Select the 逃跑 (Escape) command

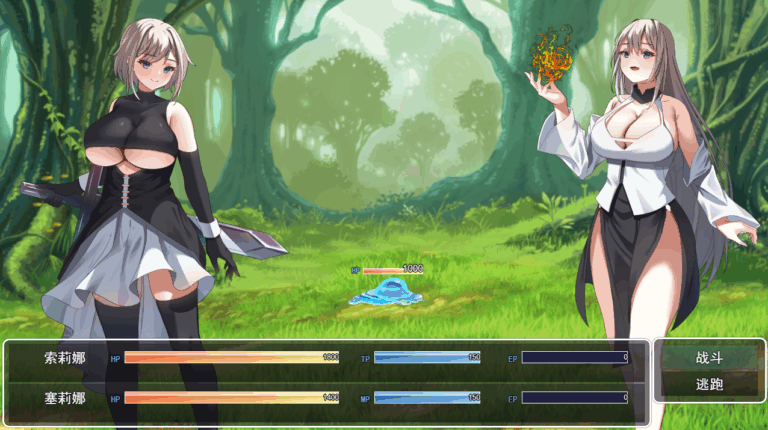(x=709, y=384)
